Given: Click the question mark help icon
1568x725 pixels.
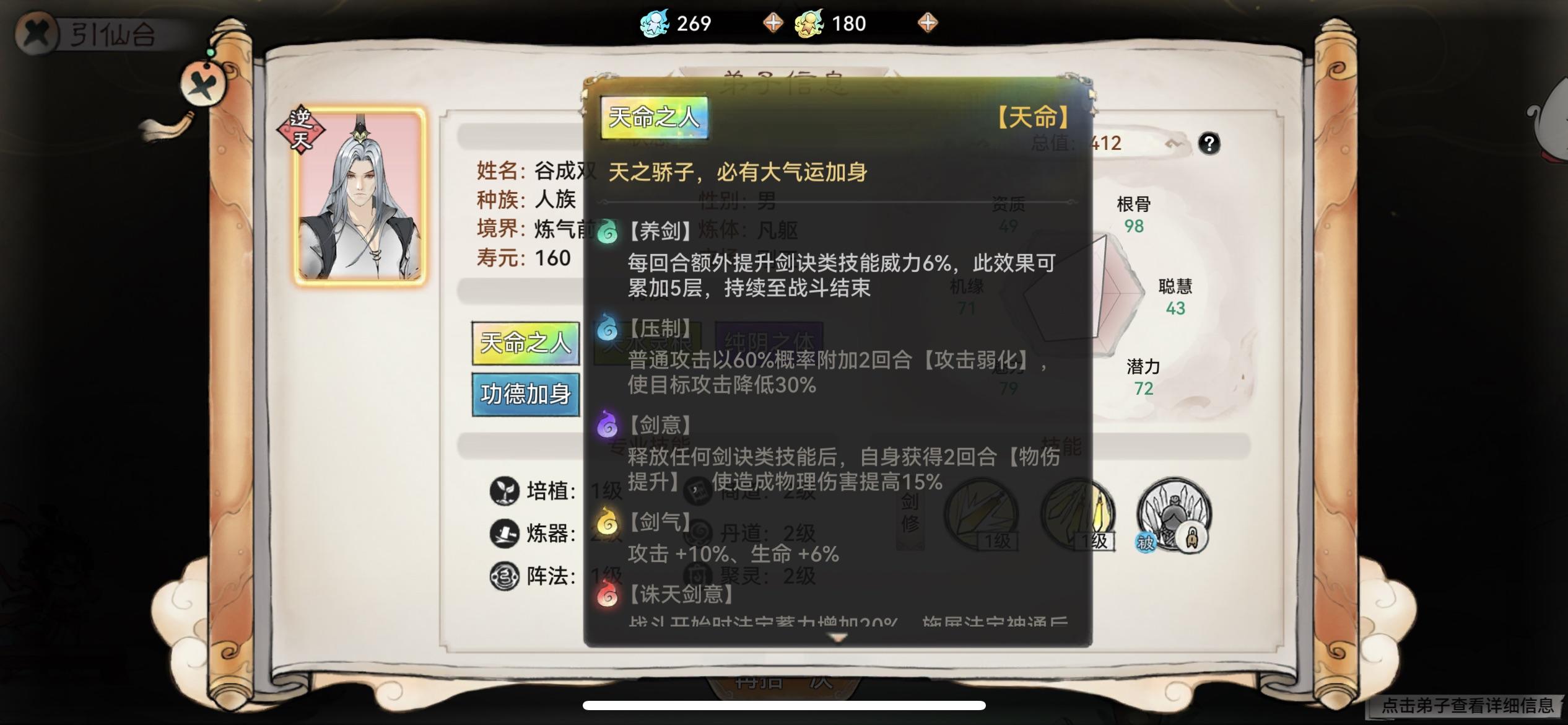Looking at the screenshot, I should 1209,144.
